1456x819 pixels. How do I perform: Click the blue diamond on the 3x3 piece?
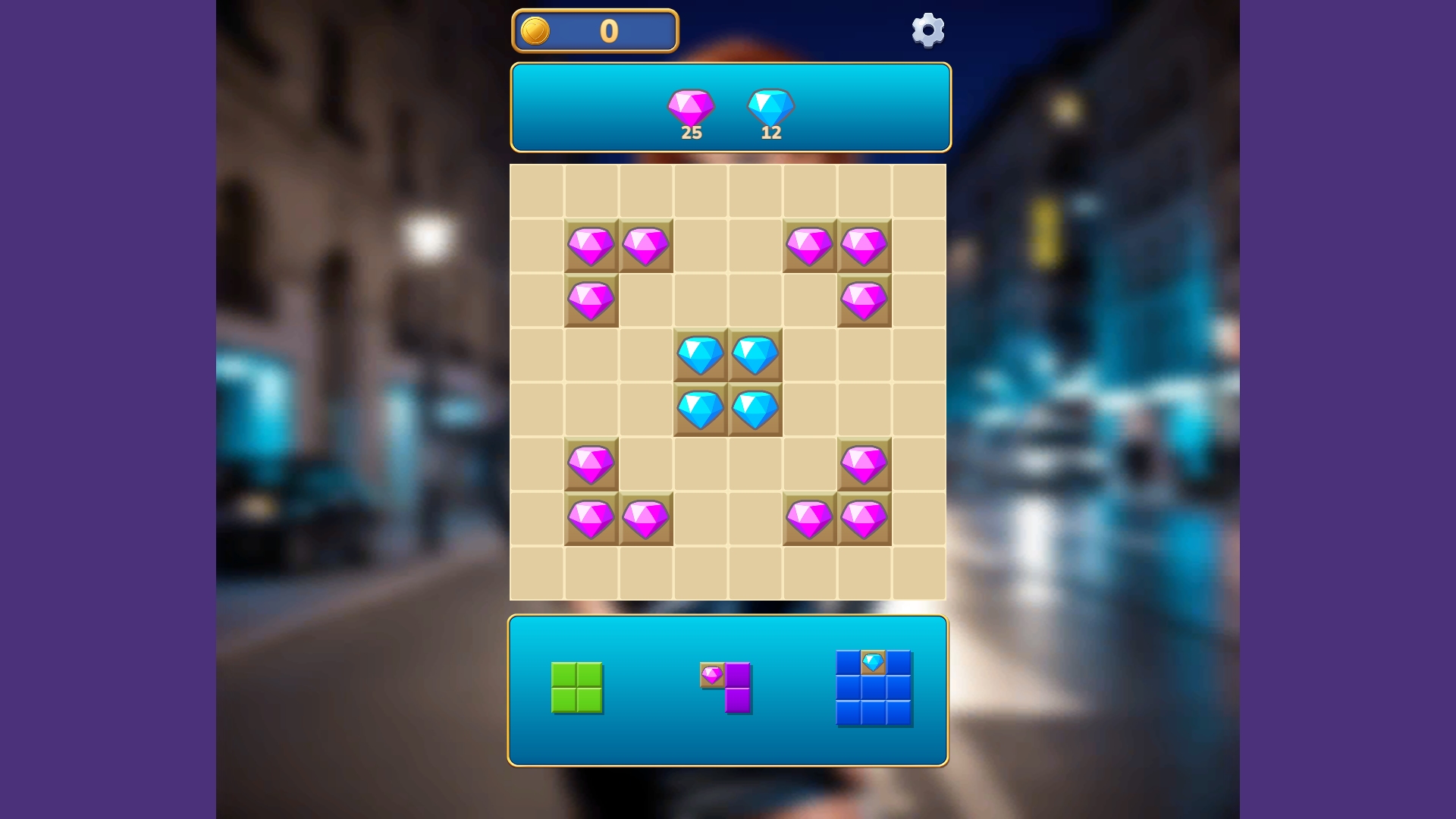click(873, 663)
